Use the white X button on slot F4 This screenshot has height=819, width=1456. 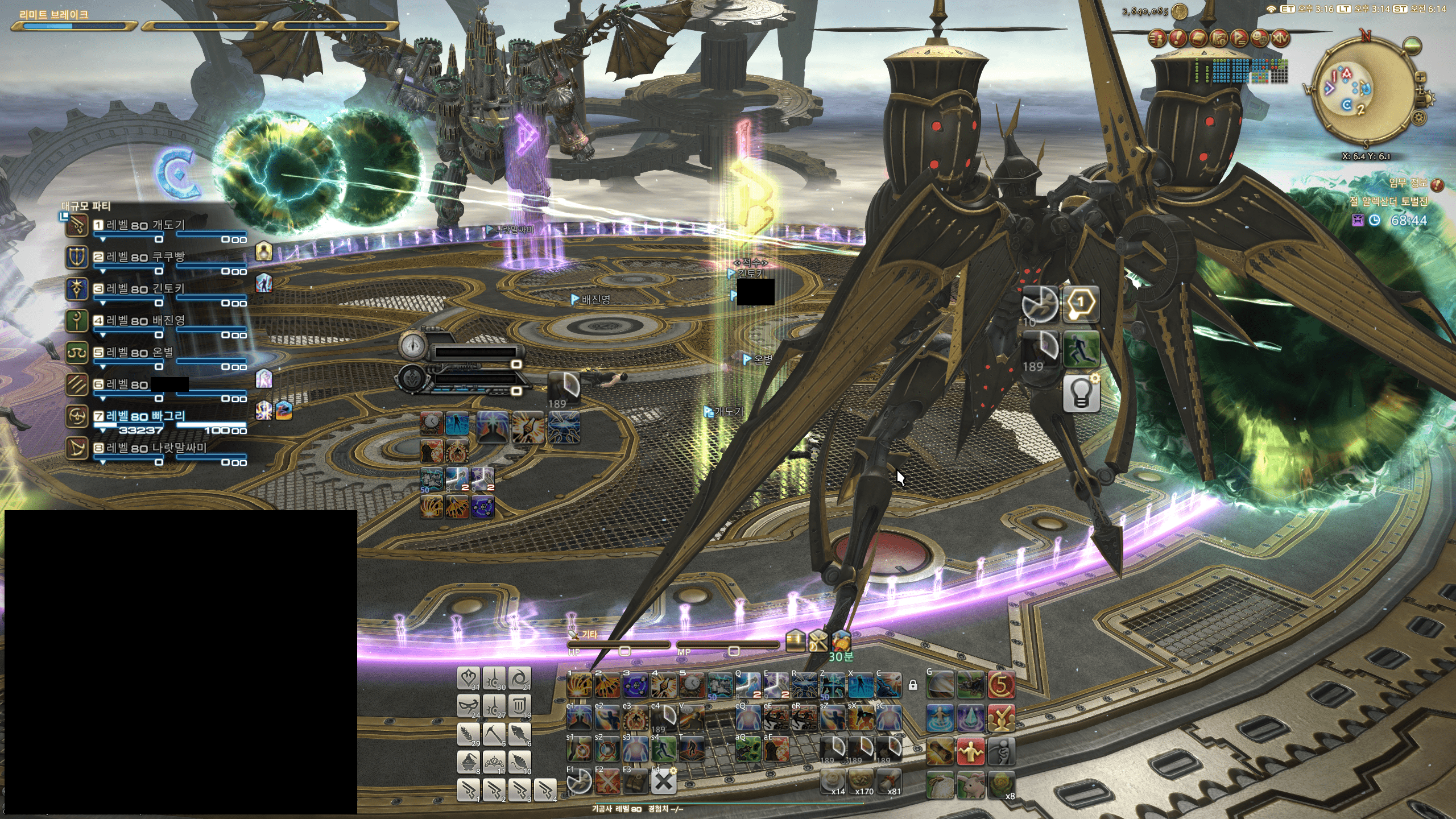[663, 782]
